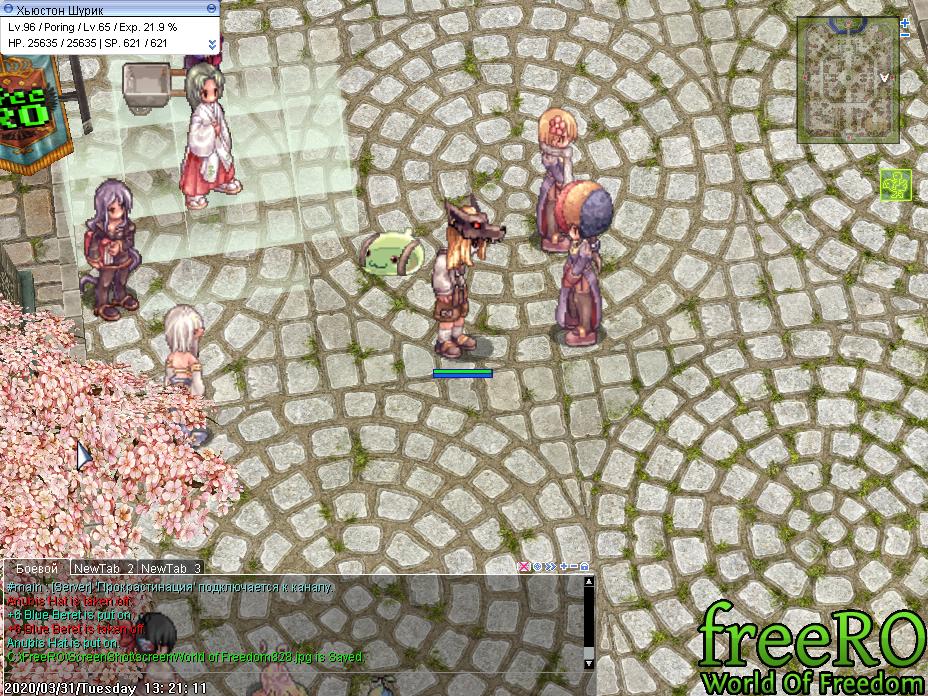Viewport: 928px width, 696px height.
Task: Minimize the character info window
Action: [211, 8]
